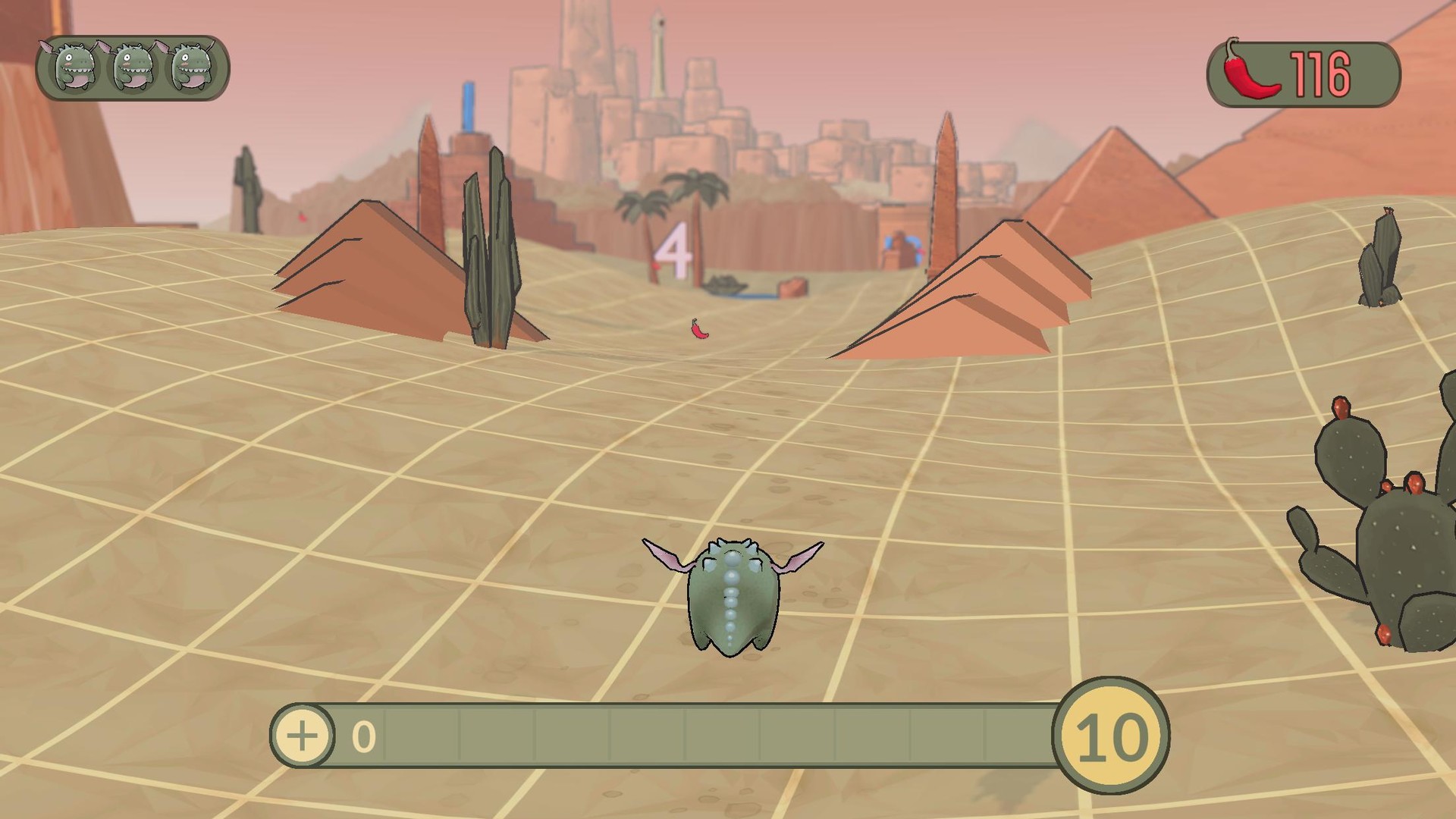1456x819 pixels.
Task: Click the lives panel in the top-left corner
Action: tap(133, 70)
